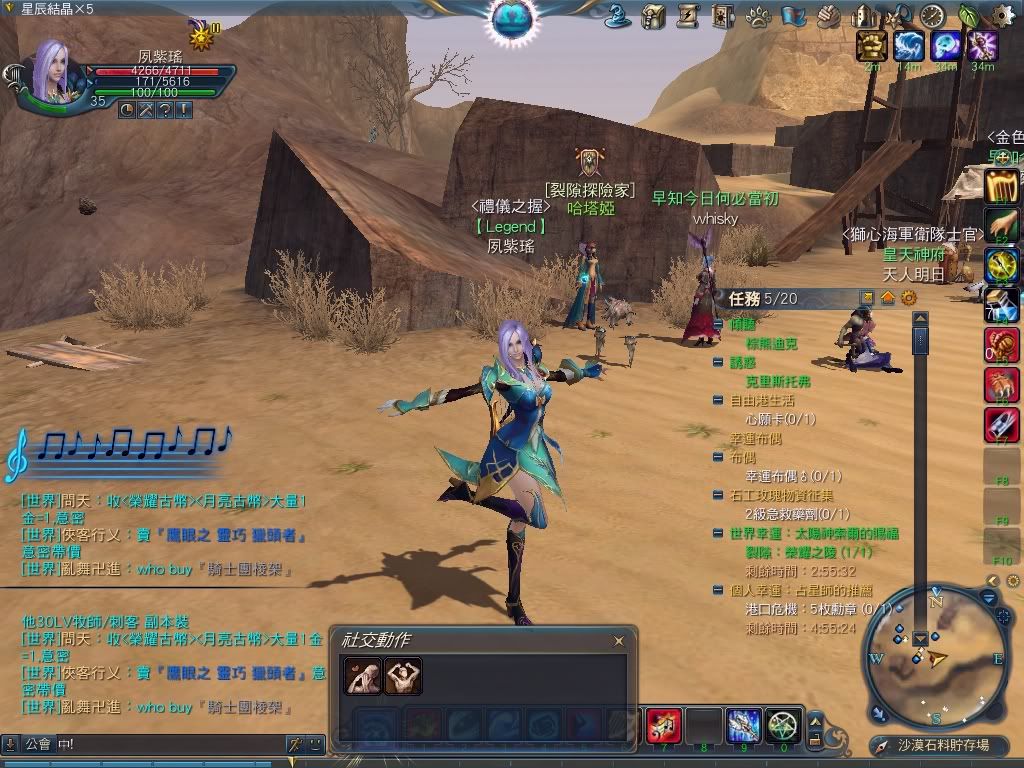Screen dimensions: 1024x768
Task: Select the golden fist buff icon
Action: (x=872, y=46)
